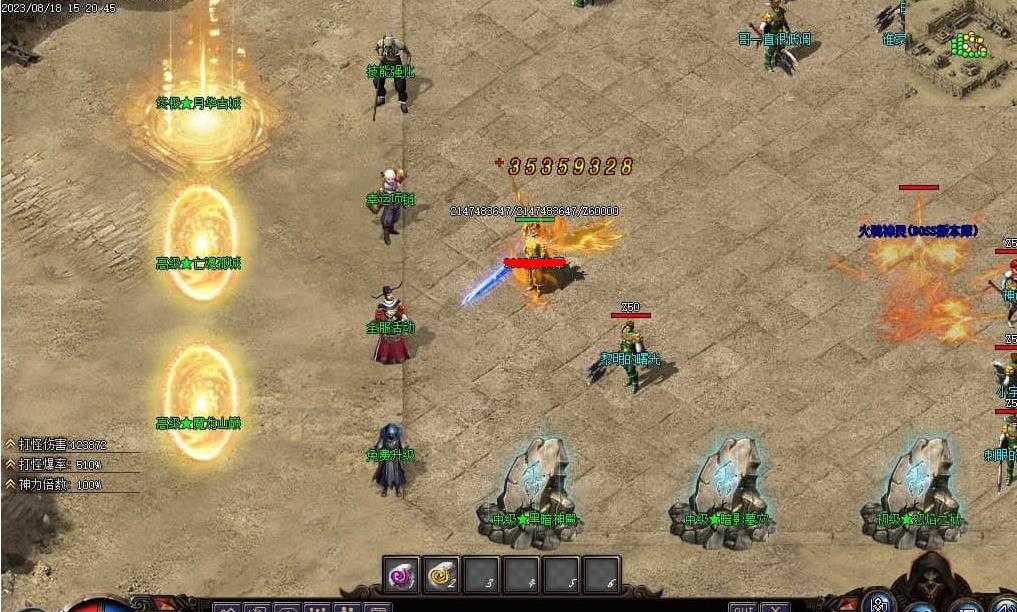The width and height of the screenshot is (1017, 612).
Task: Use the purple scroll in hotbar slot 1
Action: point(402,575)
